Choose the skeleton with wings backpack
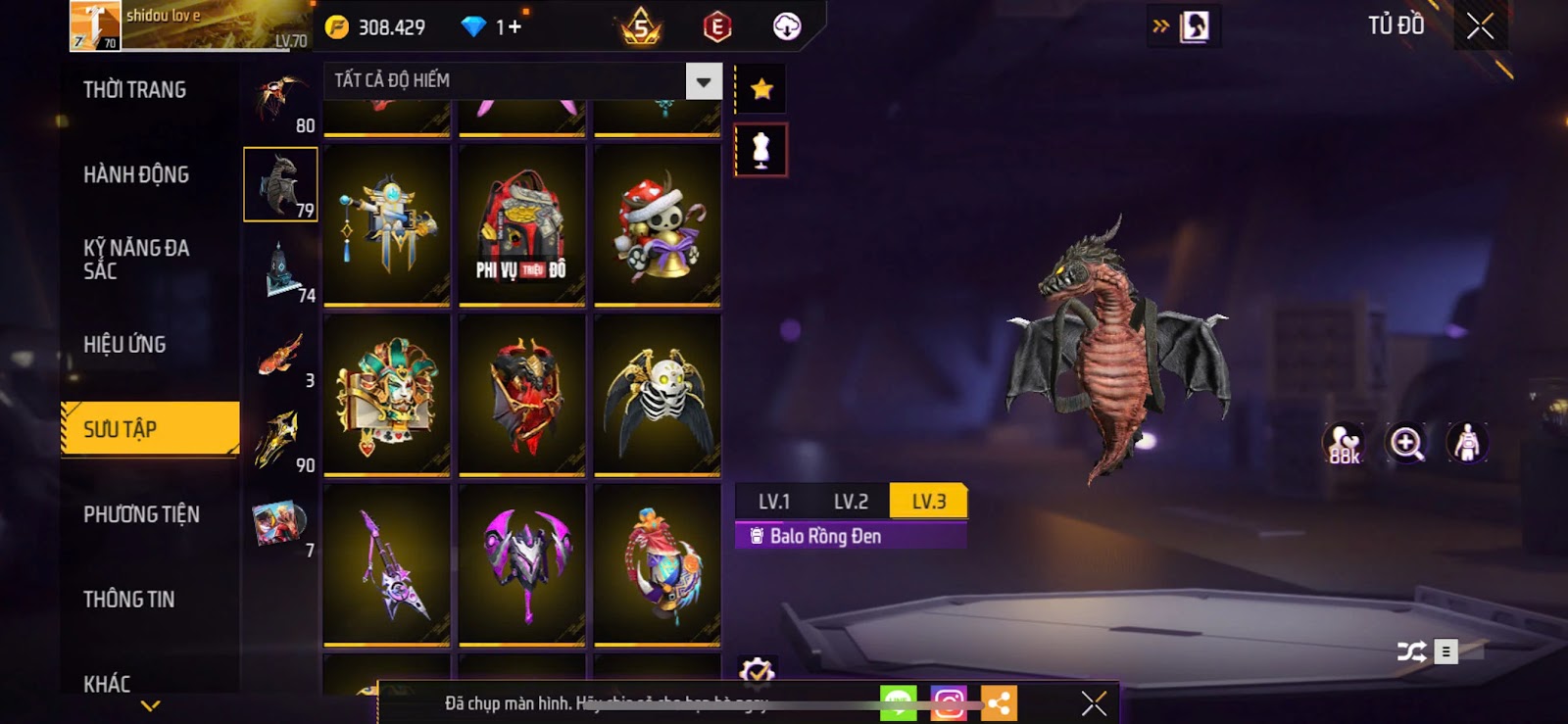The width and height of the screenshot is (1568, 724). tap(658, 394)
